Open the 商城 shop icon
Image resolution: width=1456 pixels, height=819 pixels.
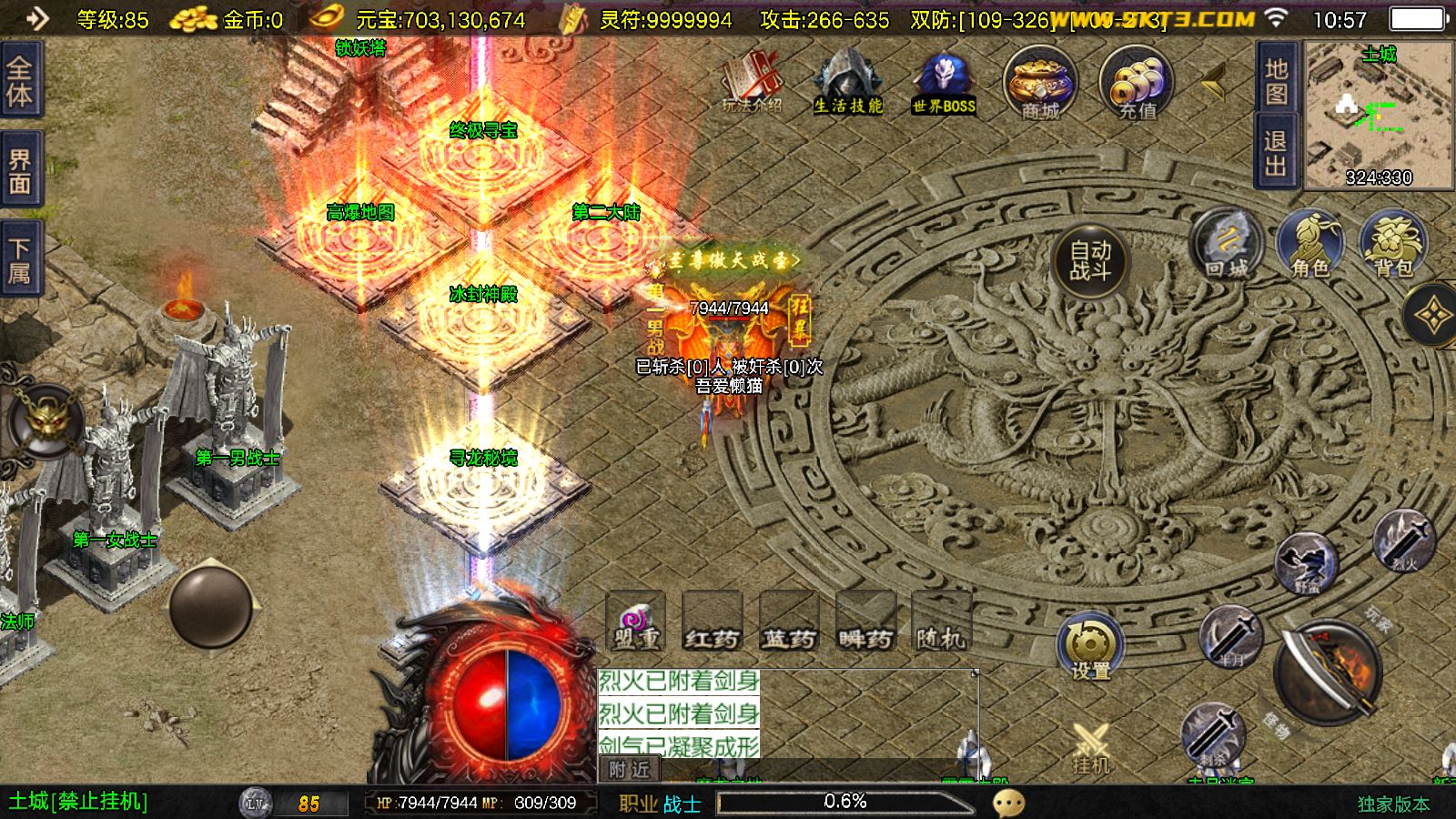[1040, 84]
